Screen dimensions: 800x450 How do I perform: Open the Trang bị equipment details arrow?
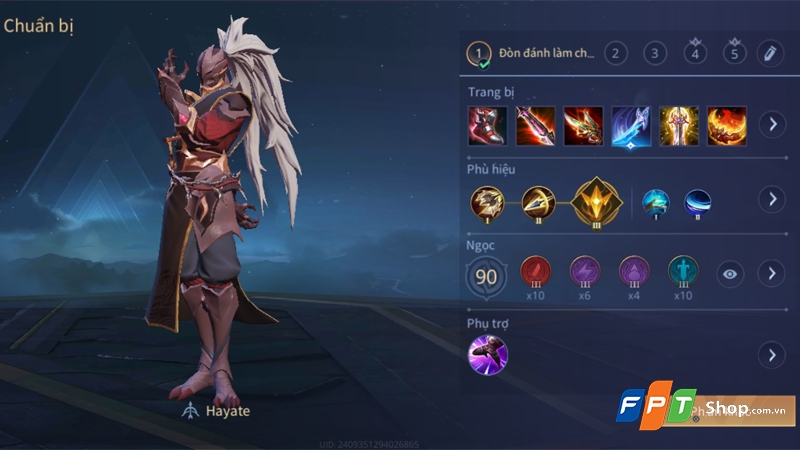pos(771,125)
